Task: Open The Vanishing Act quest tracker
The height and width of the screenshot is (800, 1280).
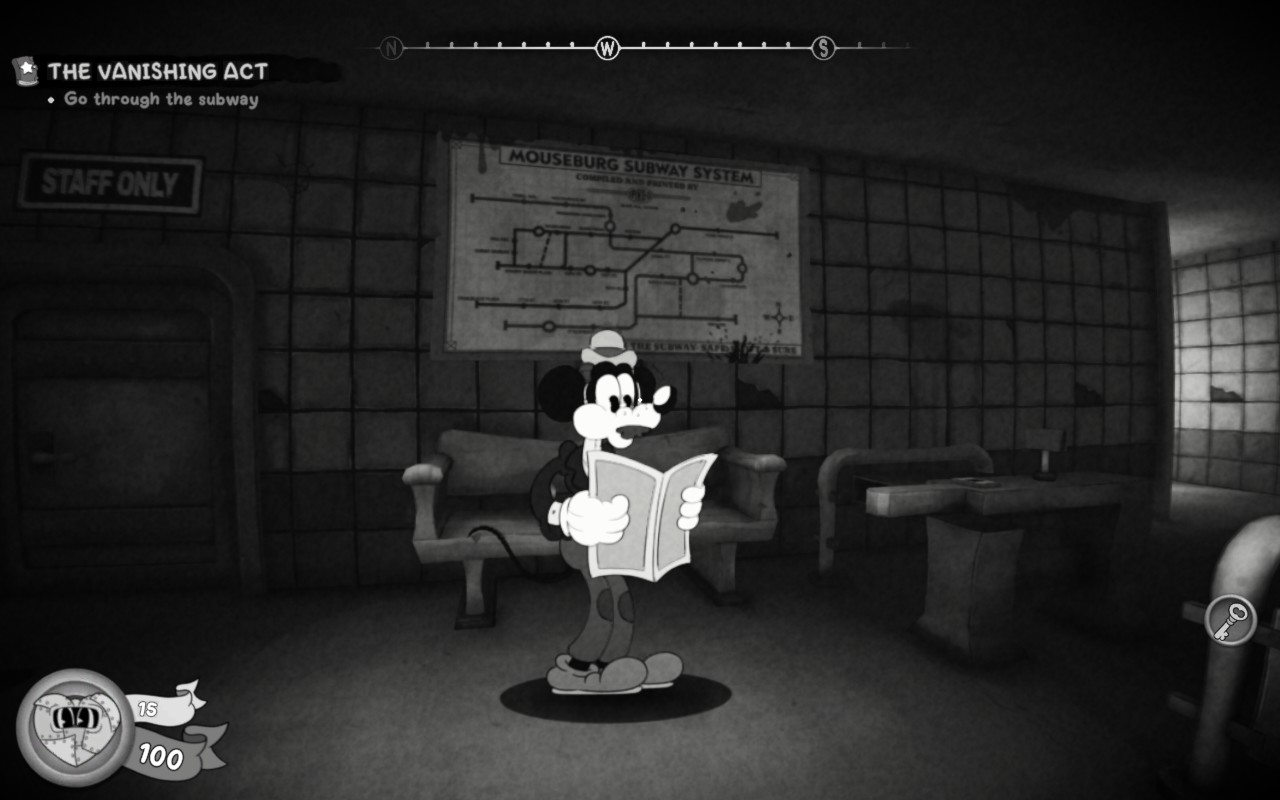Action: (157, 71)
